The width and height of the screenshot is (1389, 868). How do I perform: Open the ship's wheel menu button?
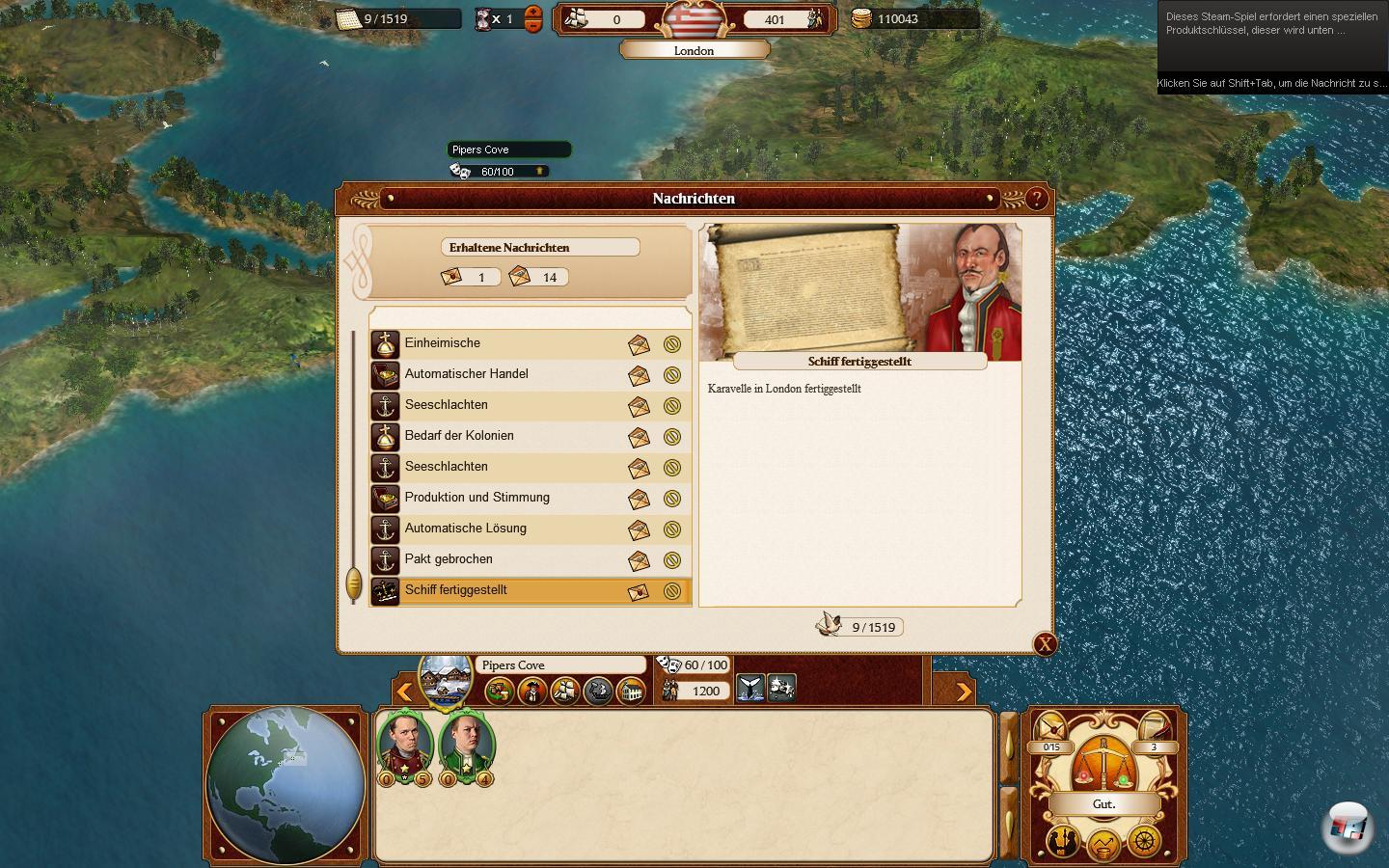coord(1144,842)
